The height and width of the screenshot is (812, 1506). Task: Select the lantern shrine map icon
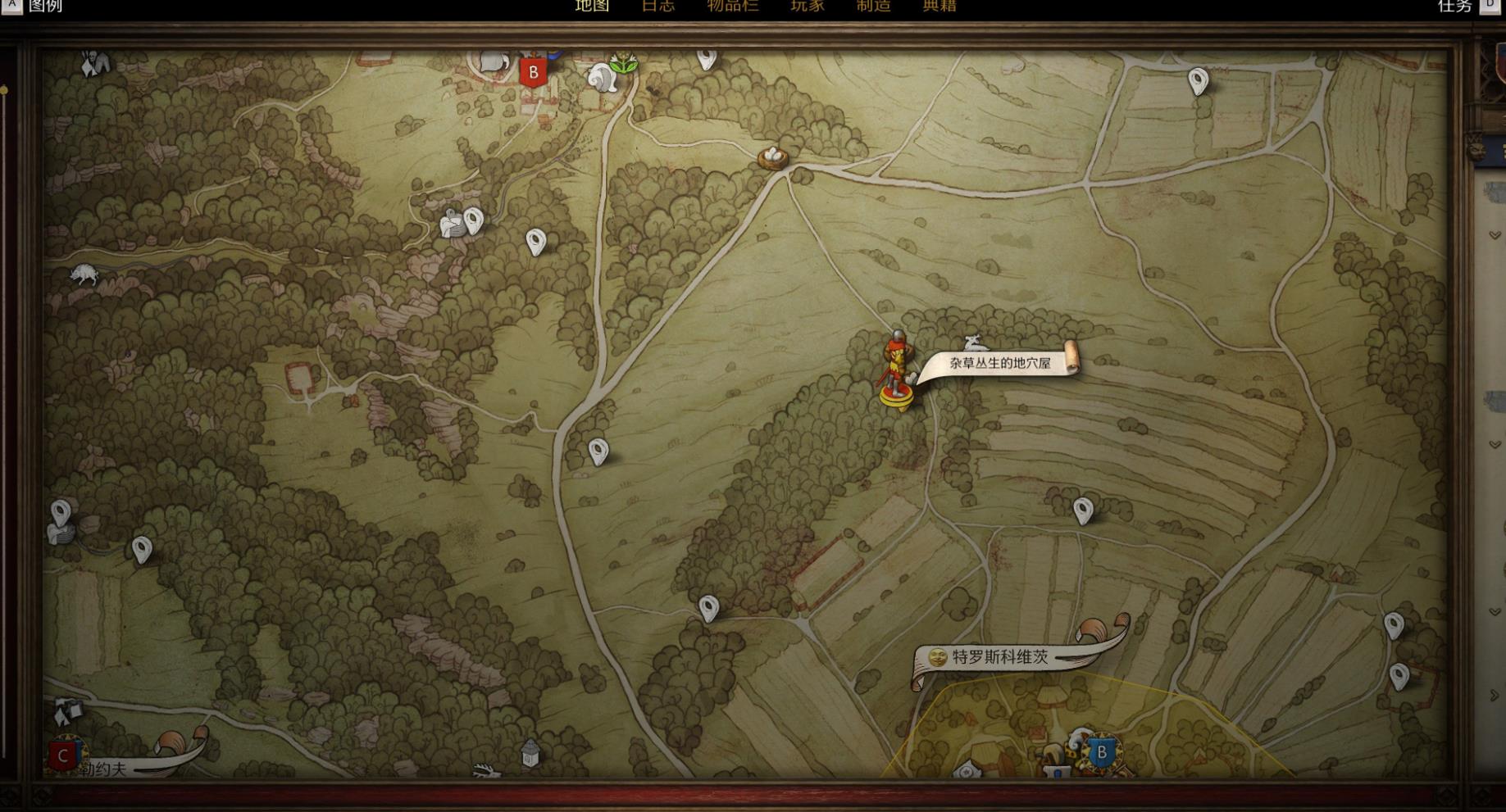pyautogui.click(x=530, y=753)
